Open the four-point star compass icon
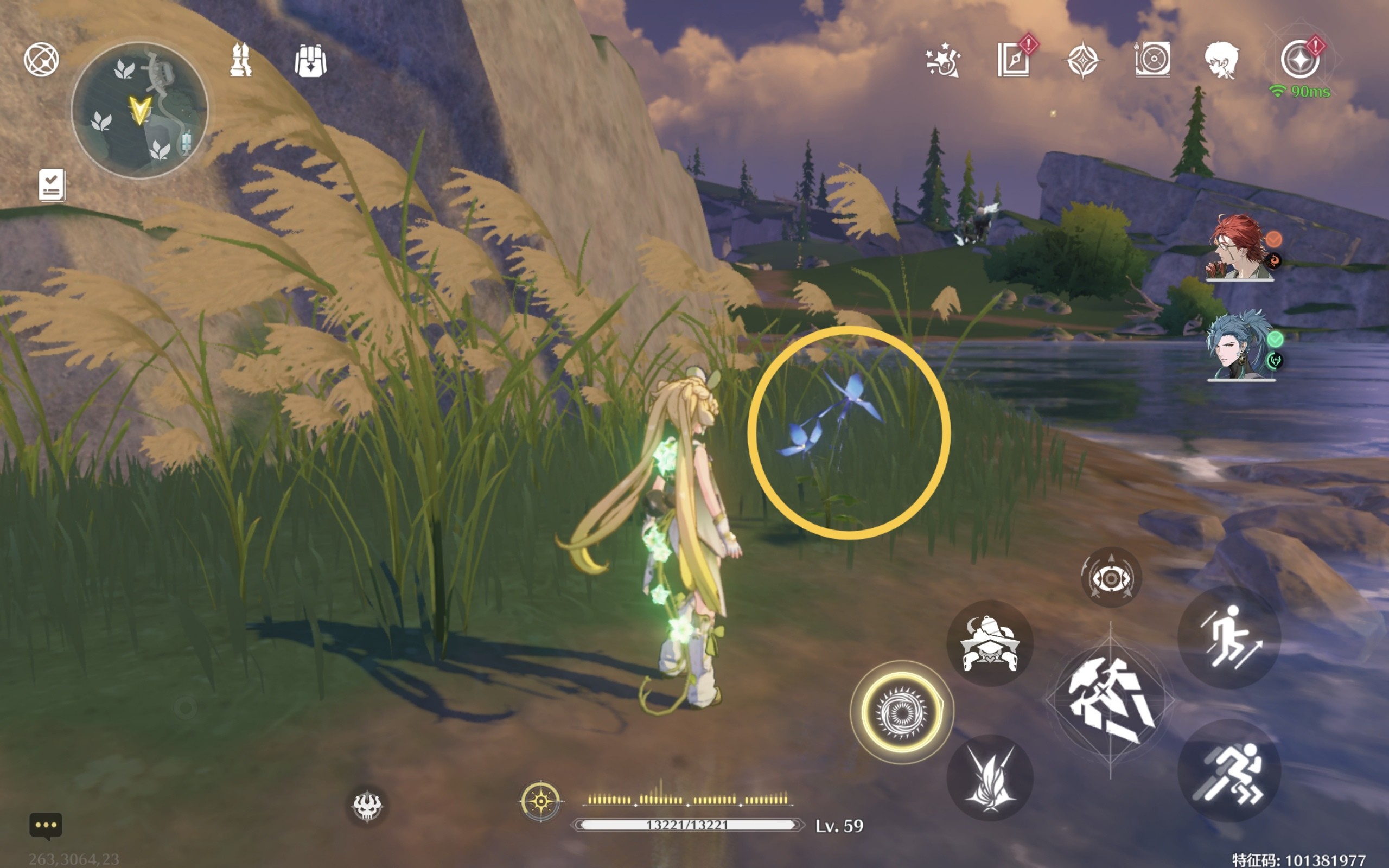Viewport: 1389px width, 868px height. tap(1082, 60)
